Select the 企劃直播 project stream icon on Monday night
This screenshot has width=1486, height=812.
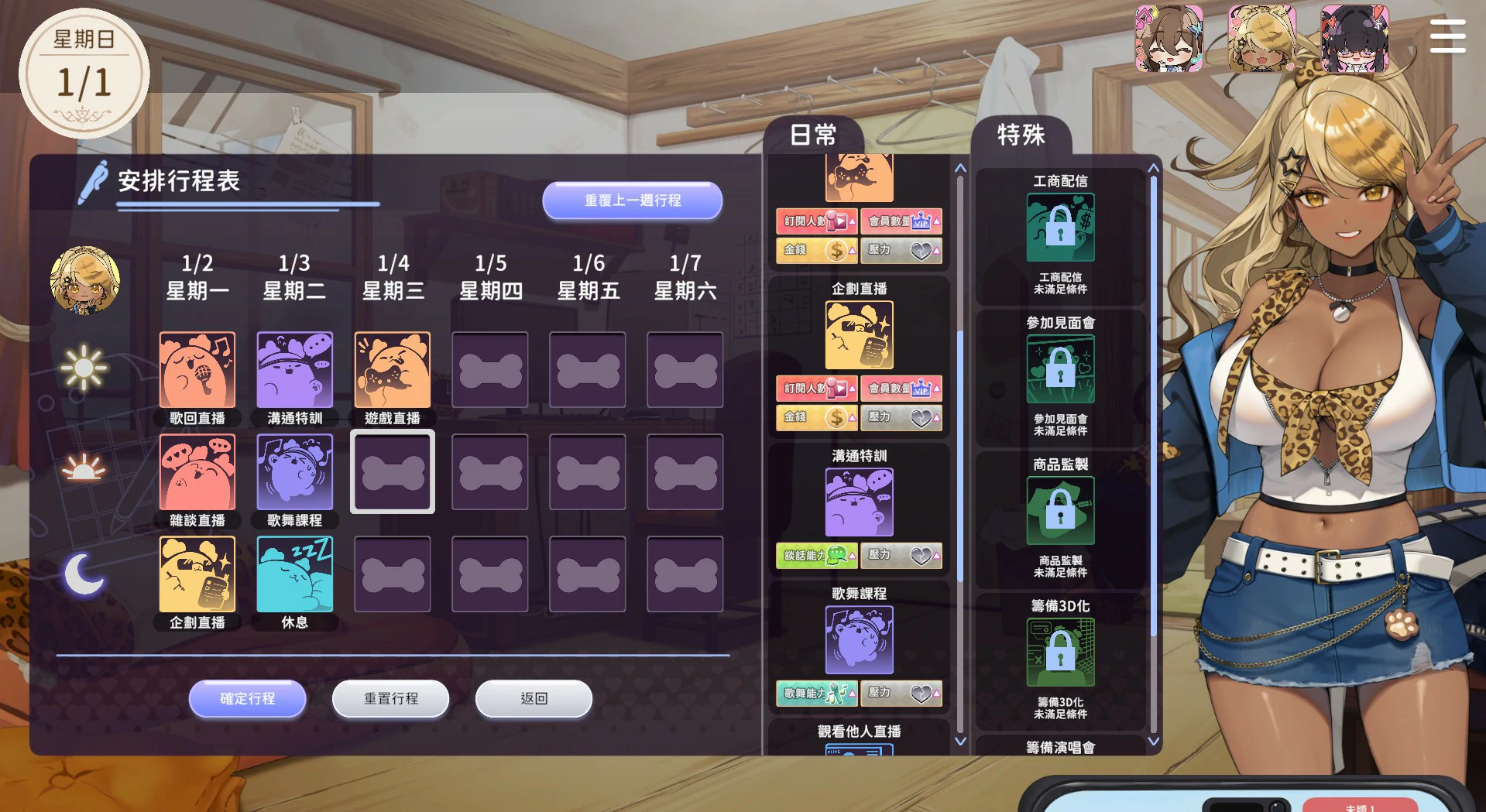197,574
